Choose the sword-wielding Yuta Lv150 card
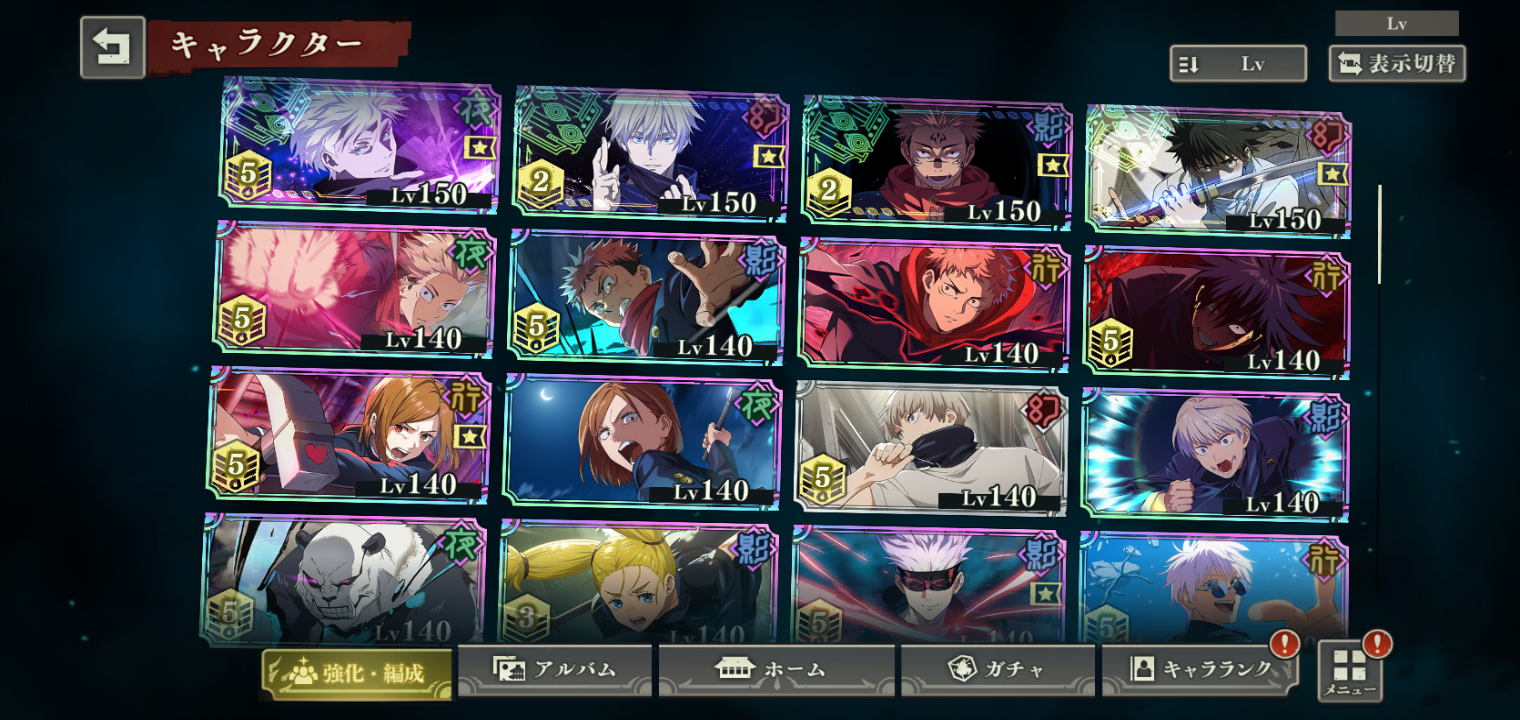 pyautogui.click(x=1218, y=170)
